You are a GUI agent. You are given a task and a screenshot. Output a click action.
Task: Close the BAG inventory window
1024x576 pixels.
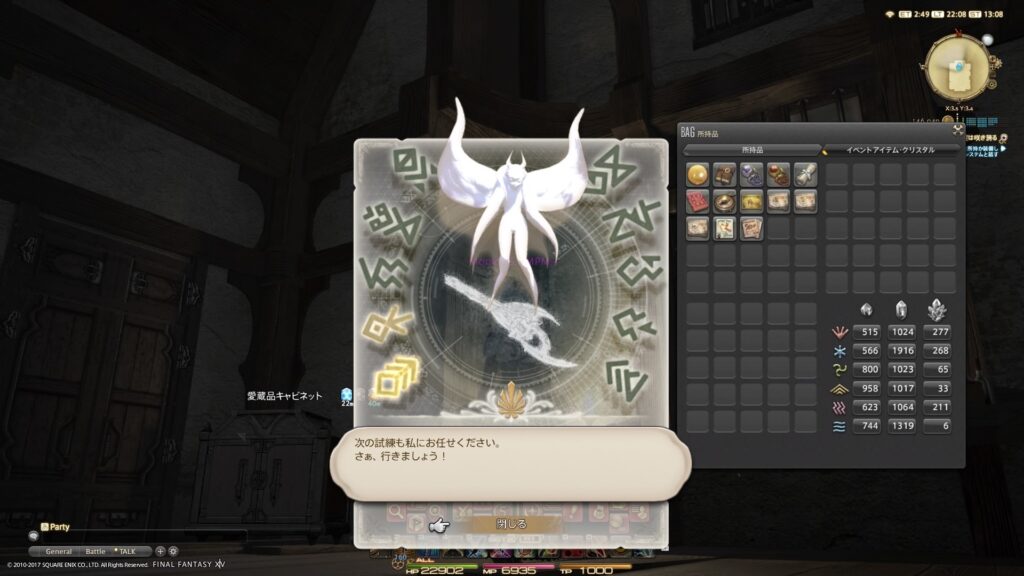point(957,130)
